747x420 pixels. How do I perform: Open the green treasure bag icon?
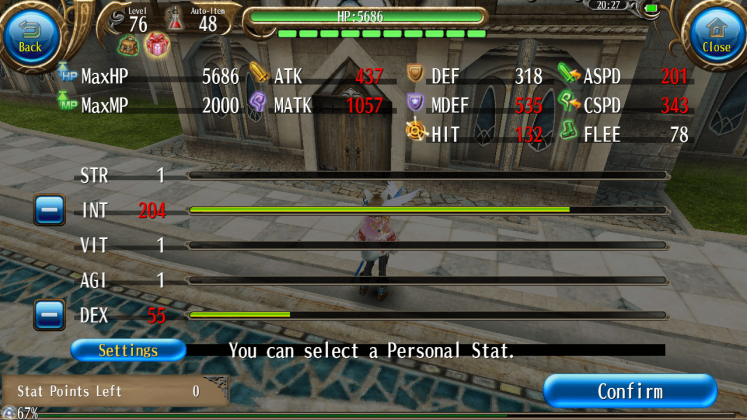tap(129, 44)
